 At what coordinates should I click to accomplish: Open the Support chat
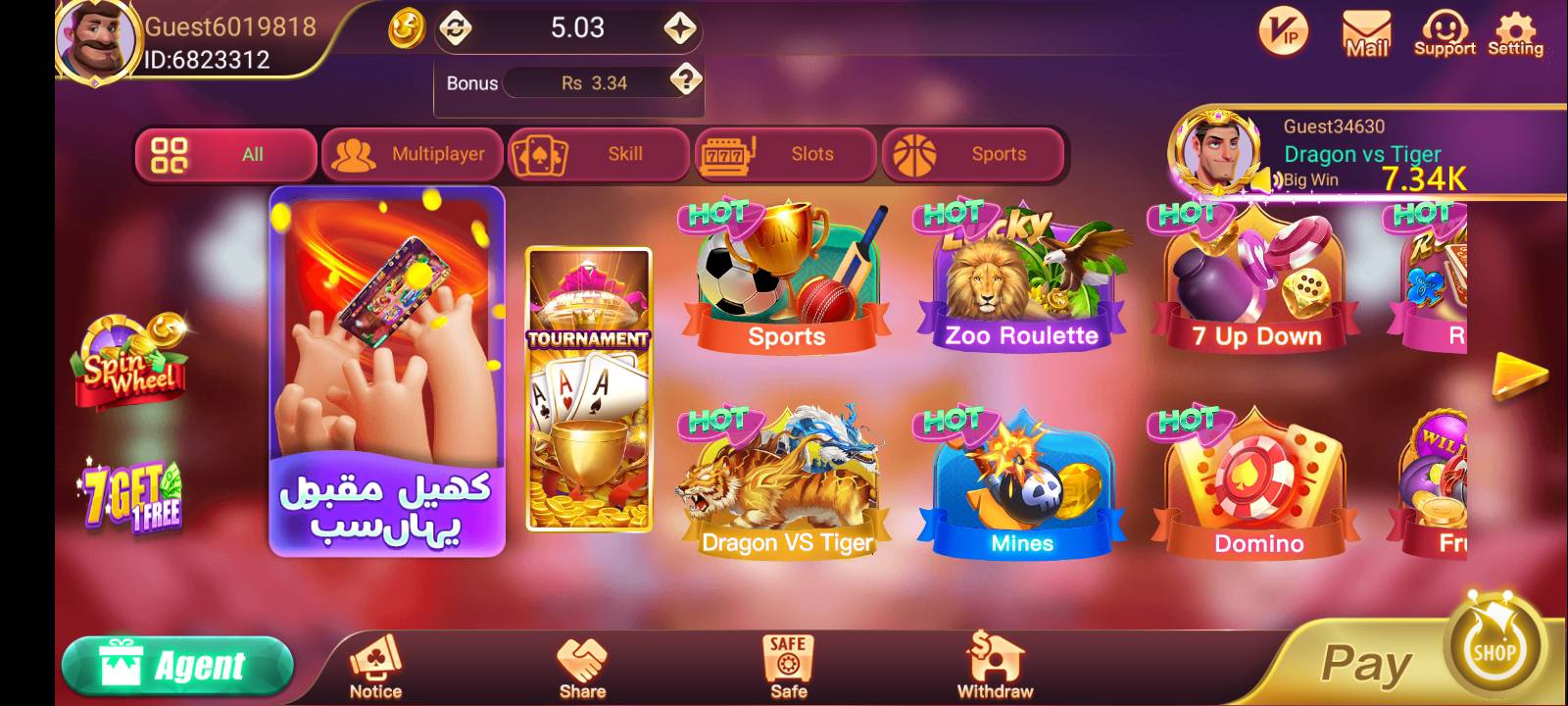tap(1443, 31)
